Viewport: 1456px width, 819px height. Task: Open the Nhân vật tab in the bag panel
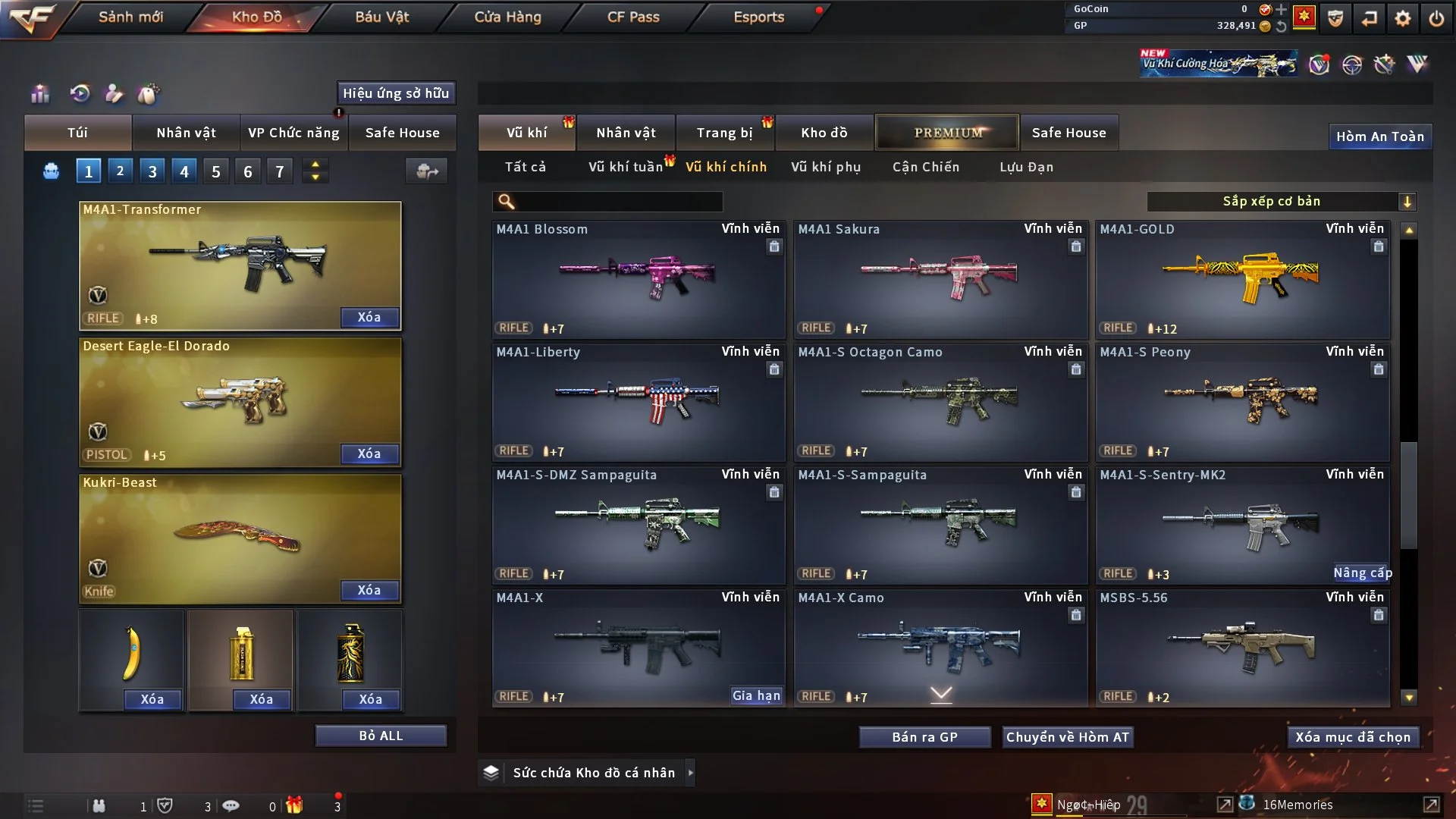(x=186, y=133)
